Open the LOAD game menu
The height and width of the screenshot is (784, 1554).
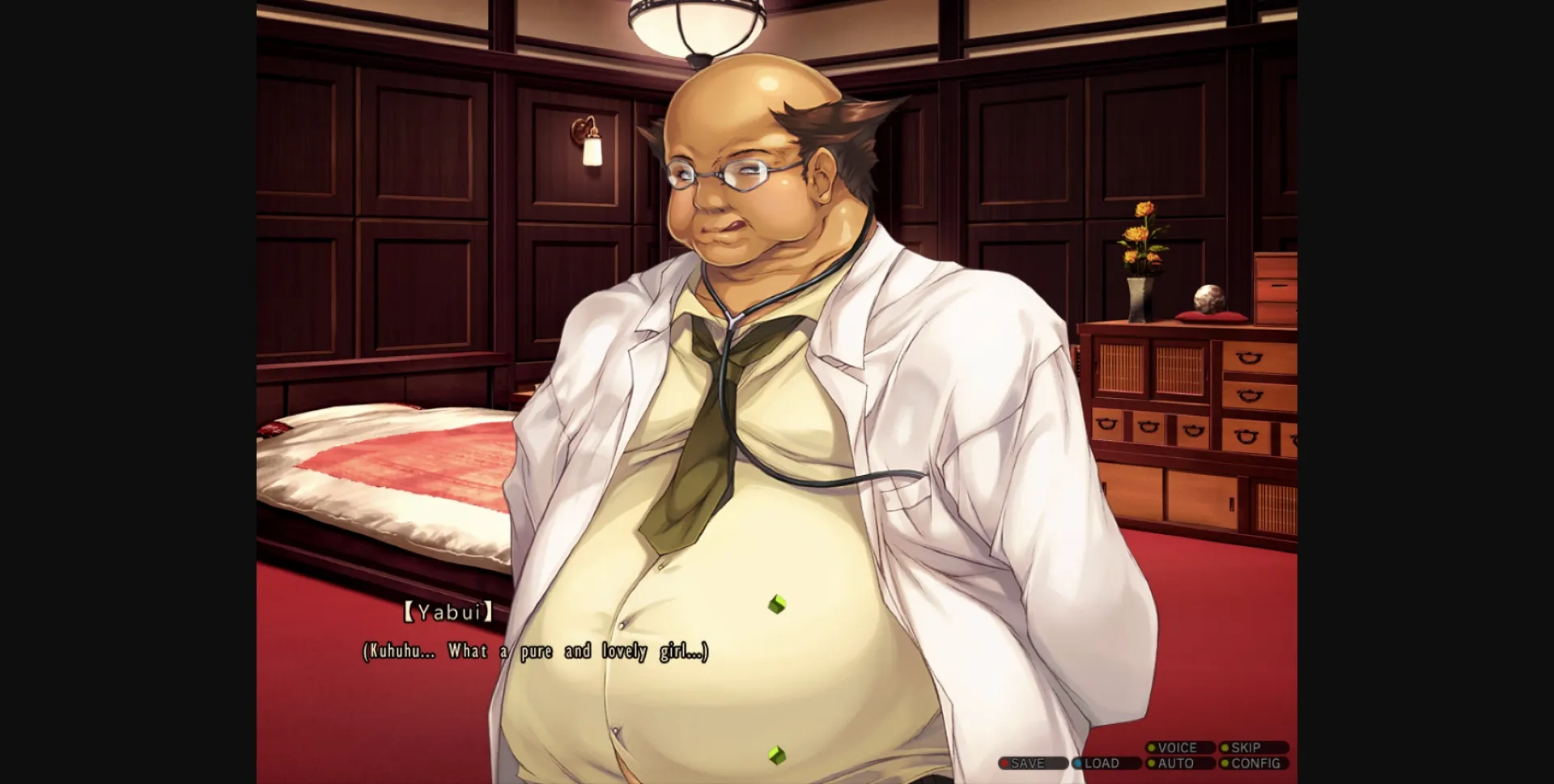point(1101,763)
